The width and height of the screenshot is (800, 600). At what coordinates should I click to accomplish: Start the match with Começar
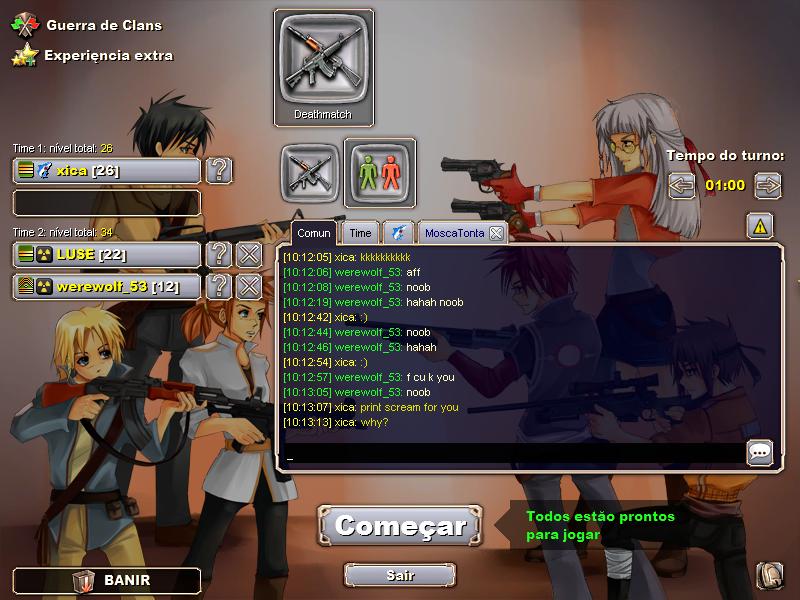pyautogui.click(x=400, y=525)
